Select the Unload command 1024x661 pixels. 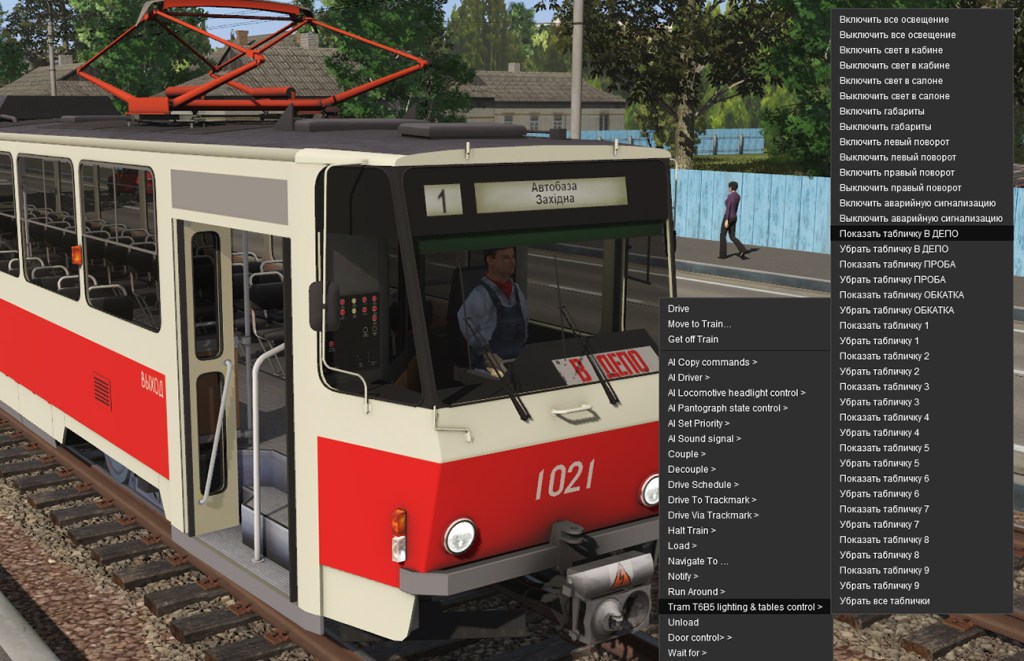[x=684, y=622]
